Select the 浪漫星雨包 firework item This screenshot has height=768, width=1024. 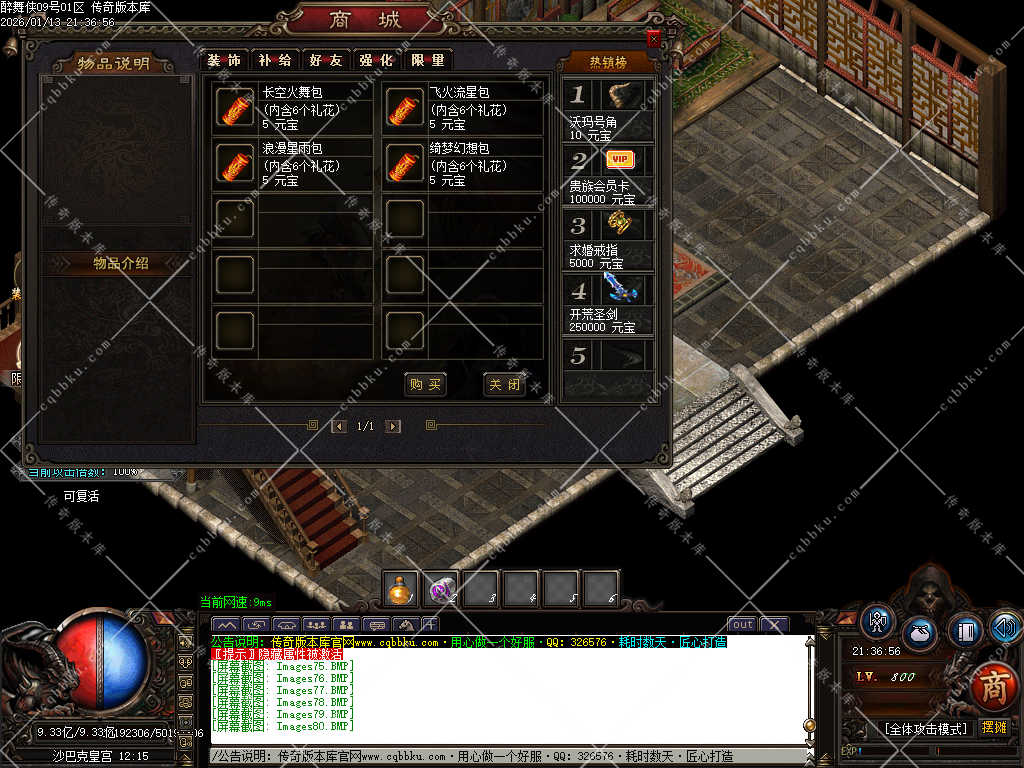[234, 164]
